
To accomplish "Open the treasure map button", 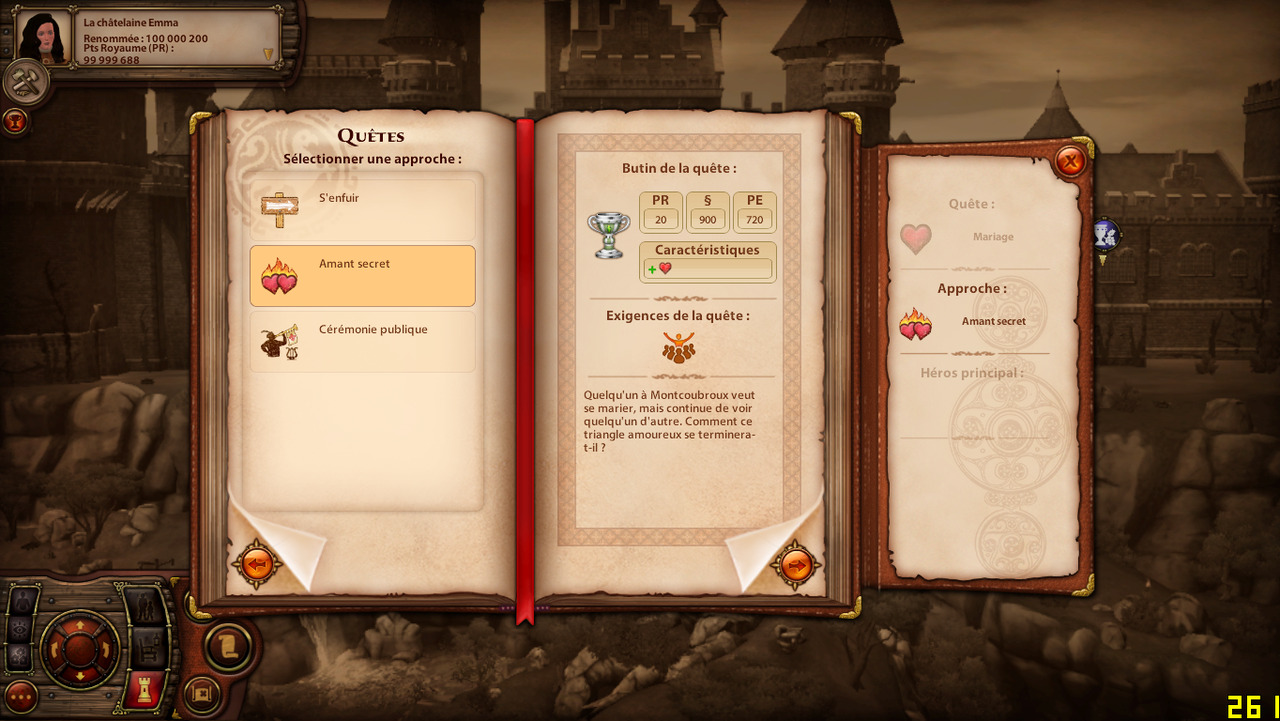I will (x=203, y=693).
